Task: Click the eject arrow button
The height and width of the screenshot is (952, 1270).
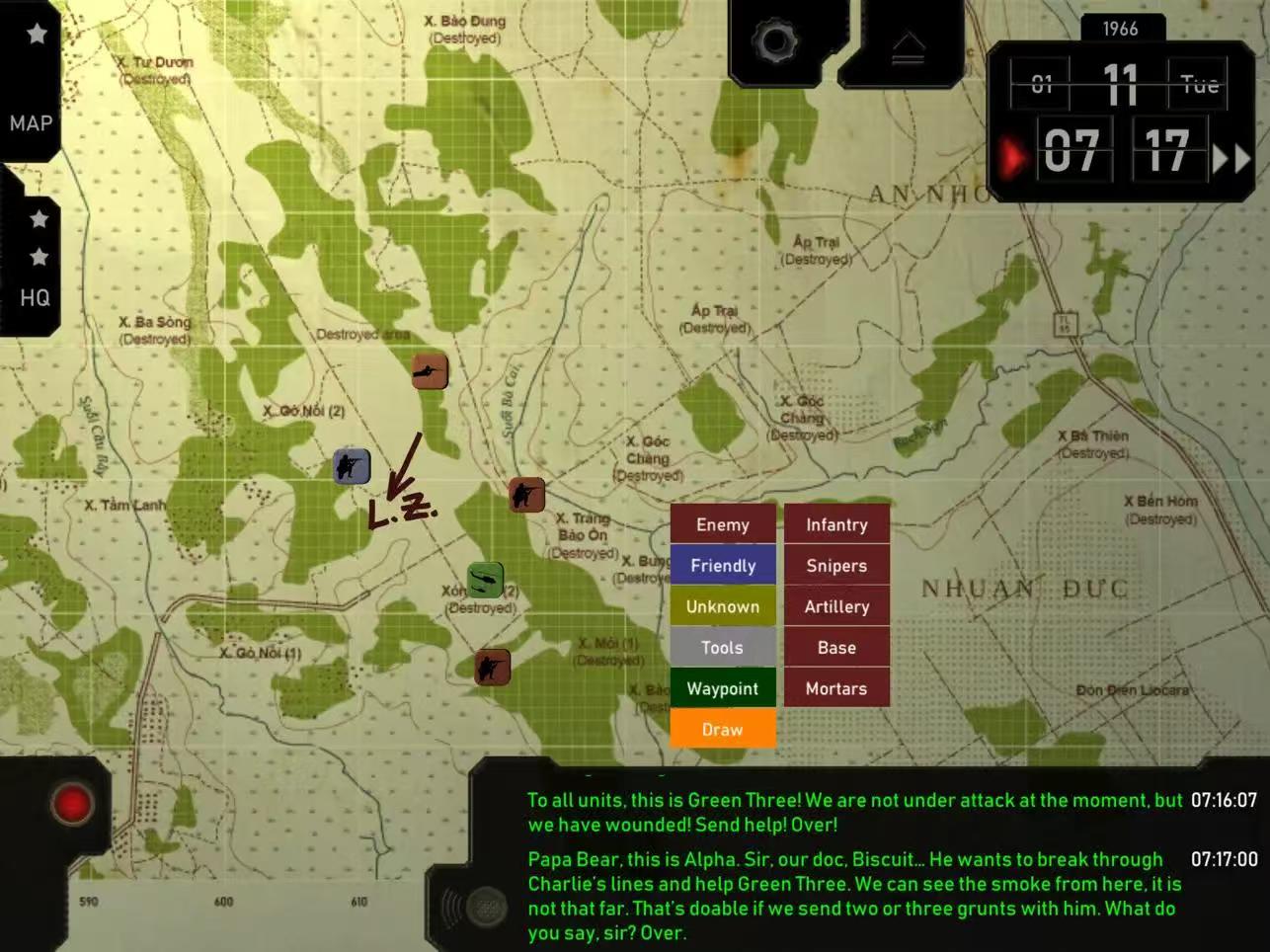Action: [x=908, y=47]
